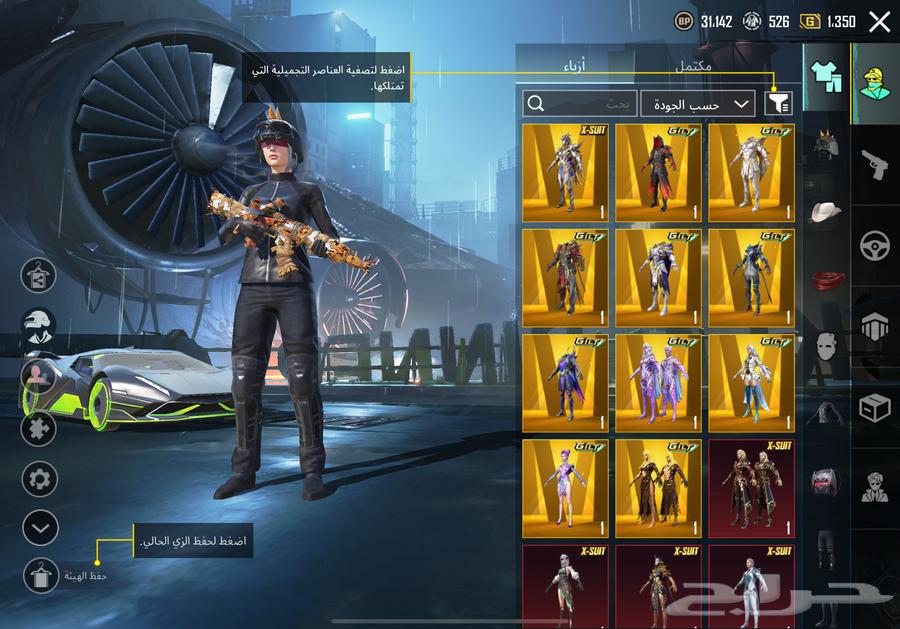Open the puzzle piece icon
This screenshot has width=900, height=629.
click(39, 430)
